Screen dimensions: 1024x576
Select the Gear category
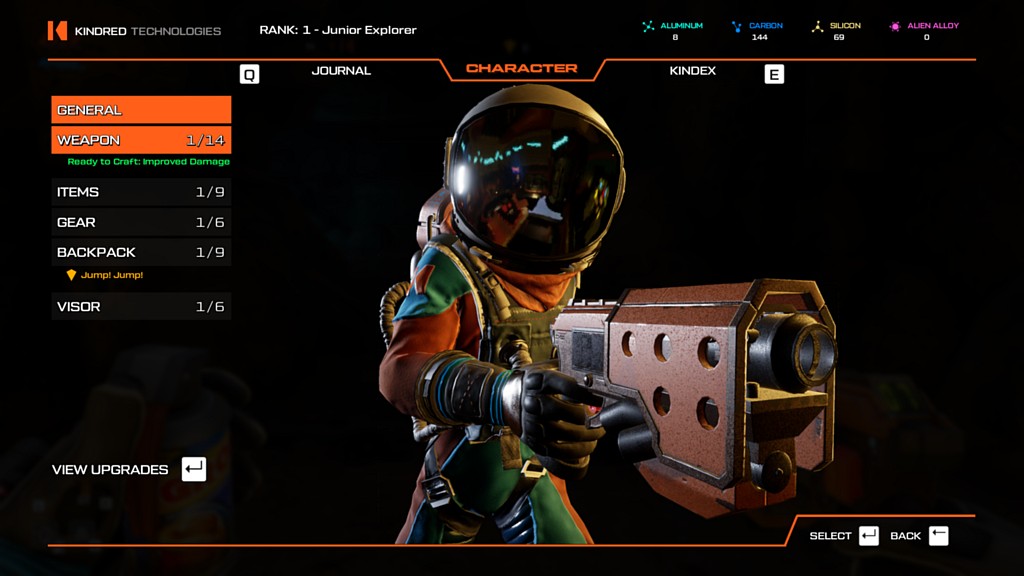[141, 222]
